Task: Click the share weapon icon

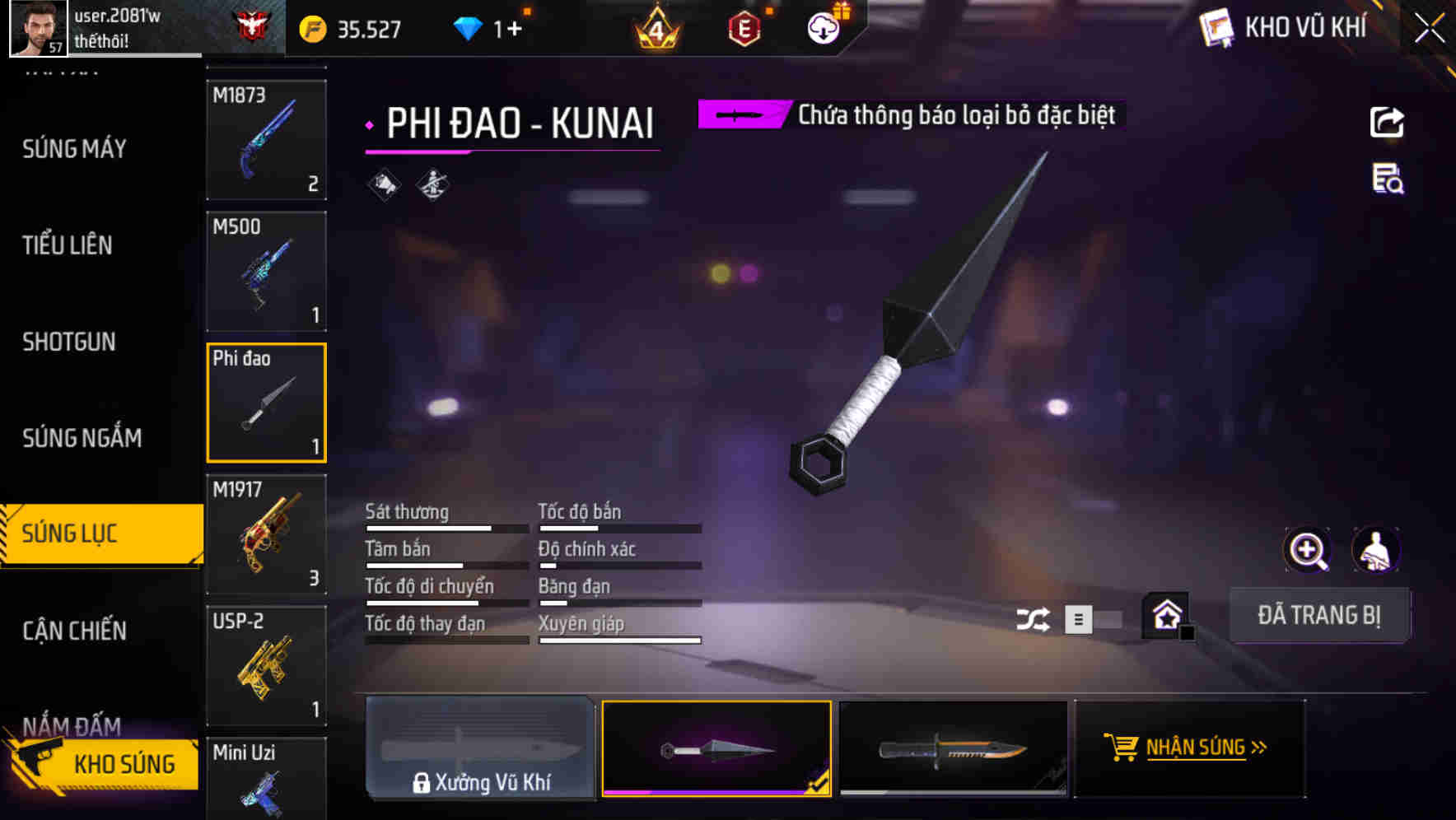Action: pyautogui.click(x=1387, y=121)
